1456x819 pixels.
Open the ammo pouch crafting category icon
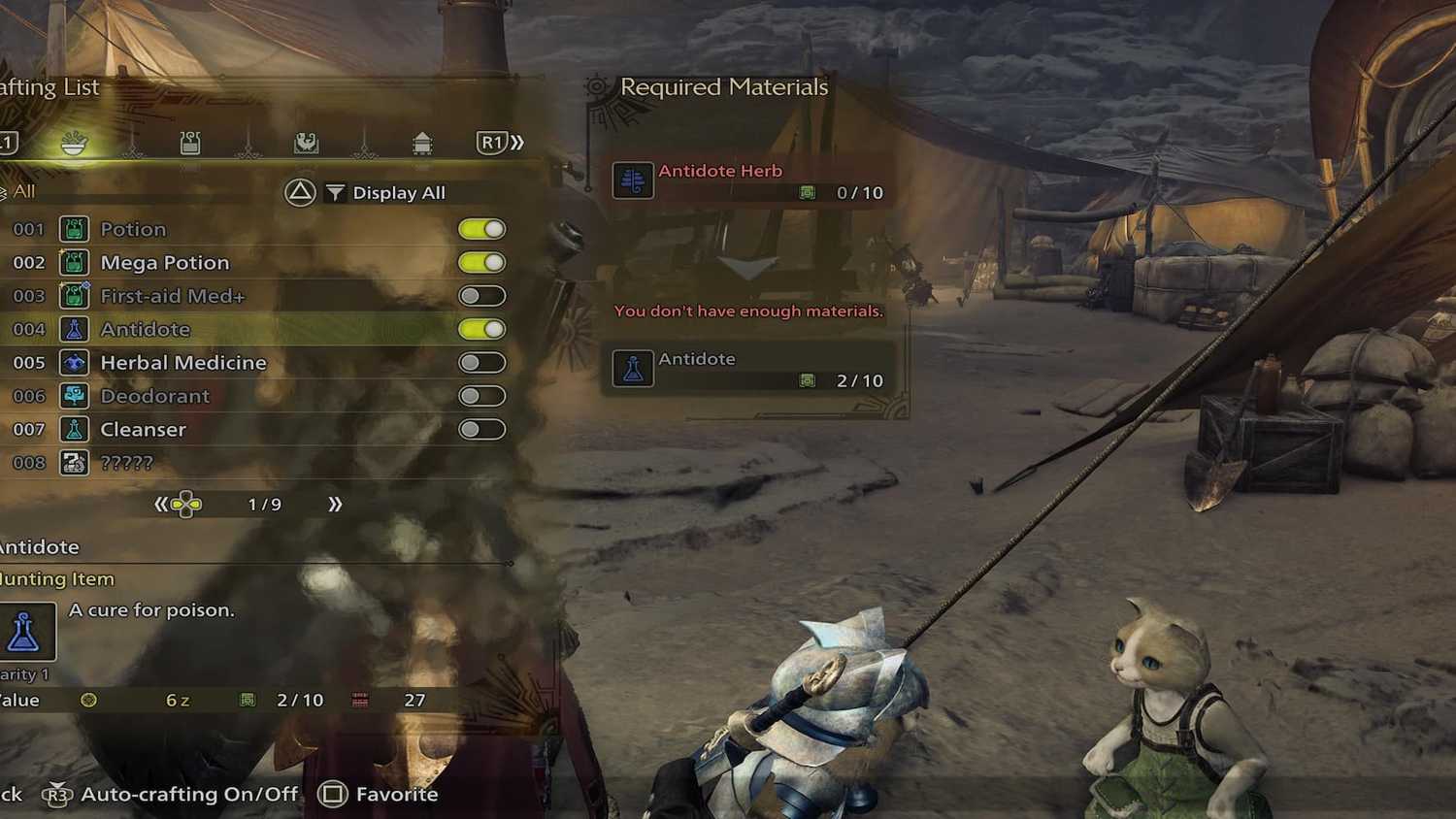click(x=189, y=142)
